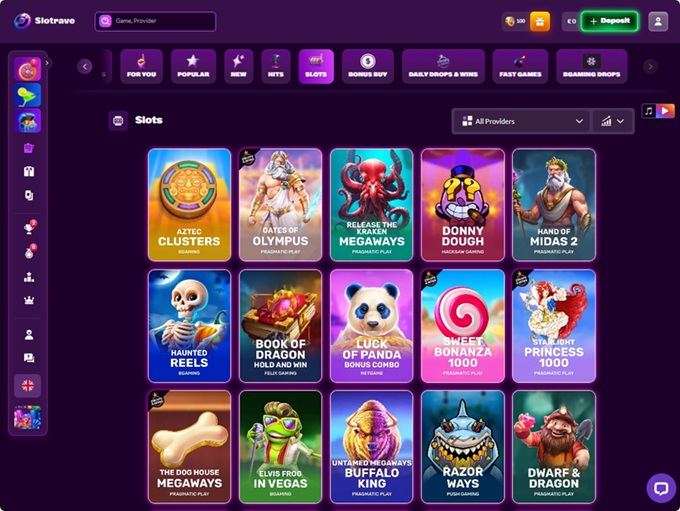Show the New games tab

point(239,66)
